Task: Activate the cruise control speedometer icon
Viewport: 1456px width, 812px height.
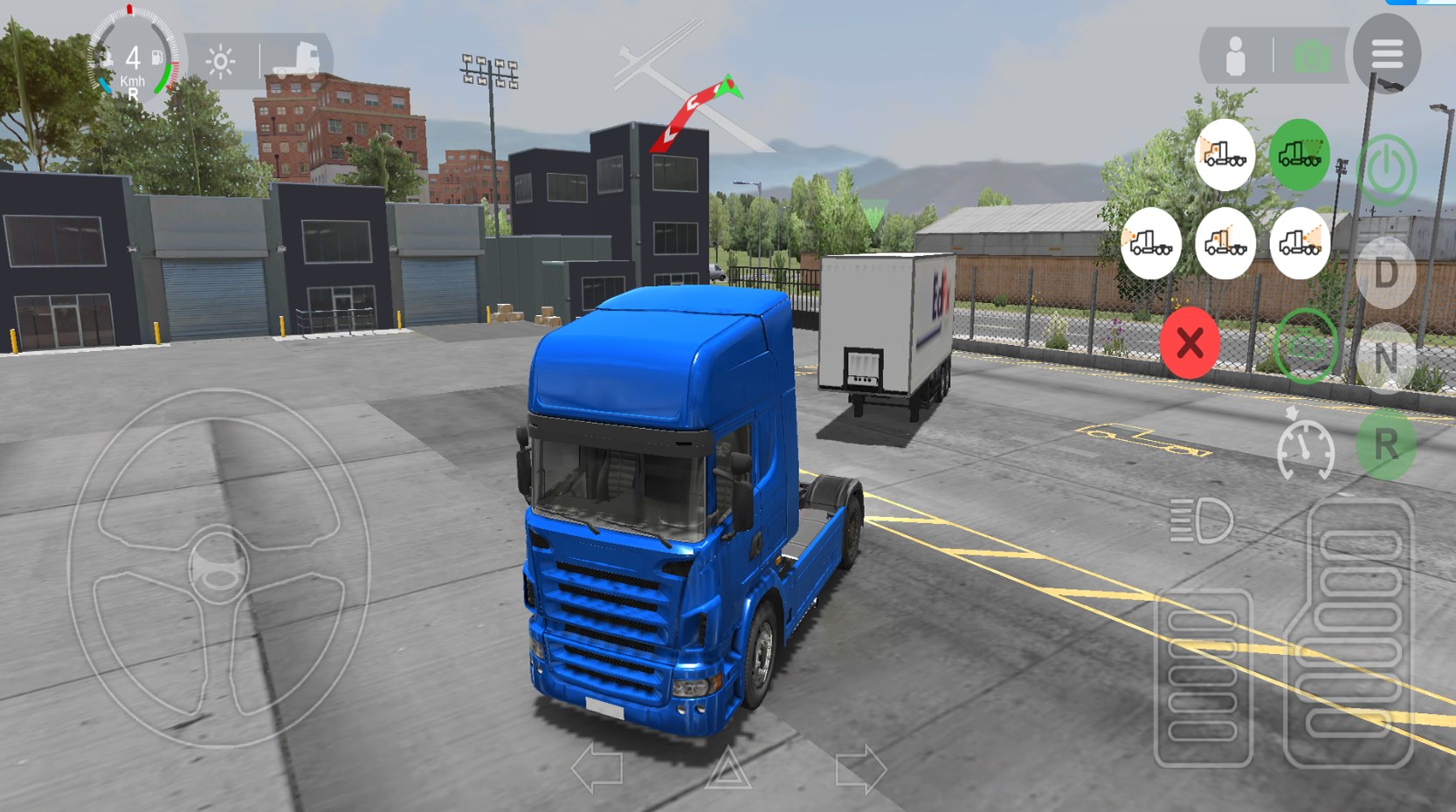Action: click(x=1305, y=448)
